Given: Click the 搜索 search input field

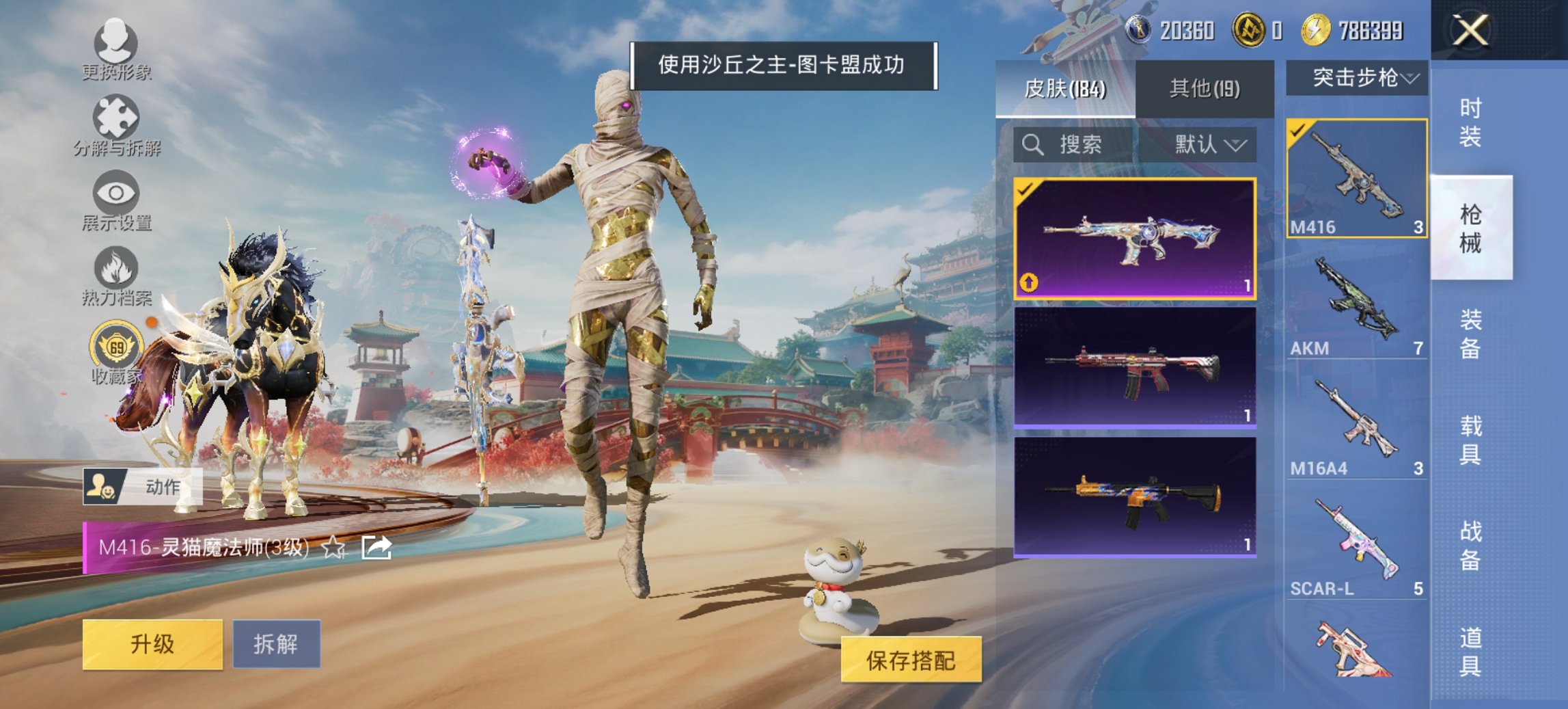Looking at the screenshot, I should coord(1079,146).
